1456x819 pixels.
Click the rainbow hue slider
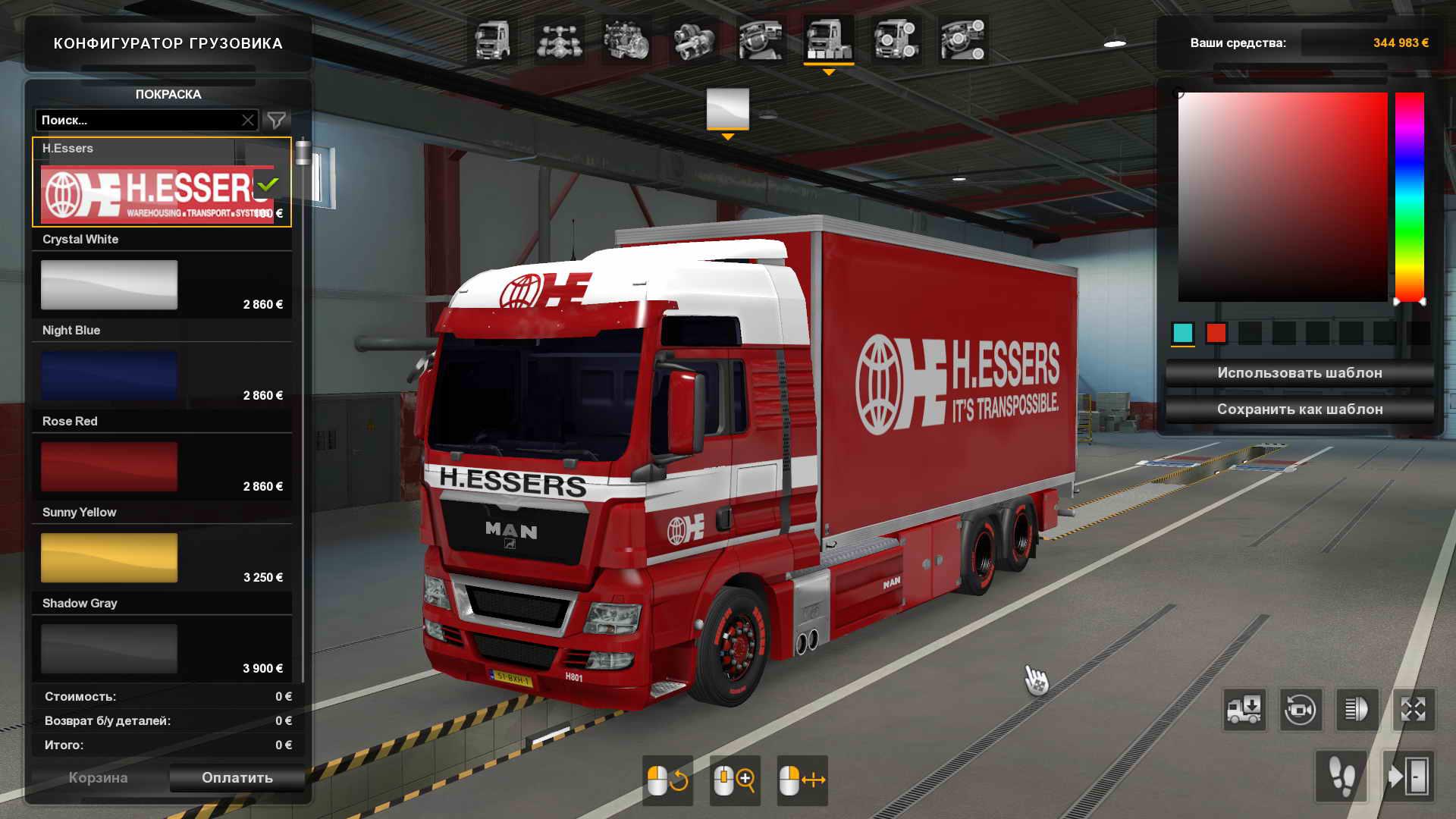tap(1410, 197)
